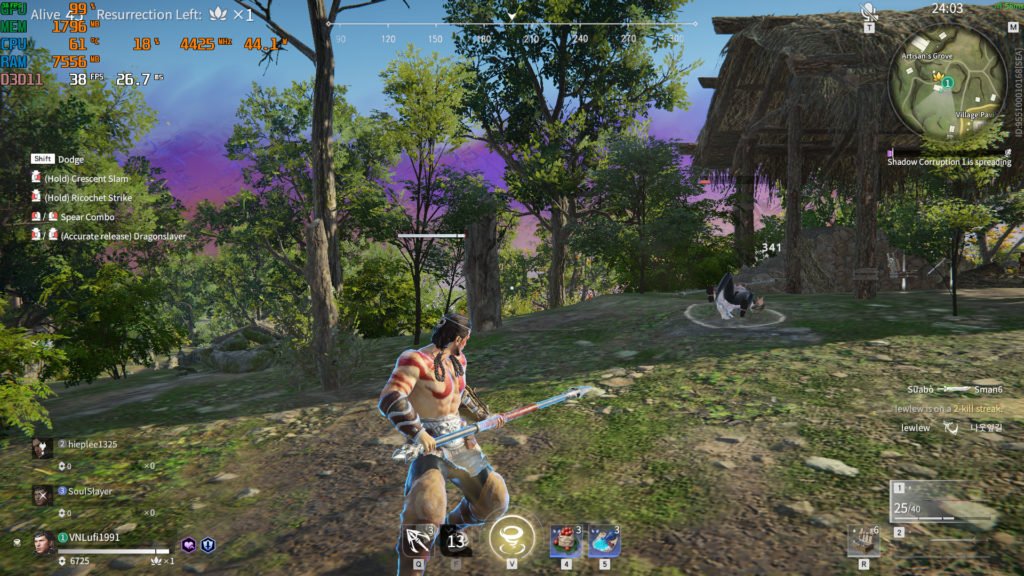Inspect the purple heart buff icon
Image resolution: width=1024 pixels, height=576 pixels.
(188, 545)
